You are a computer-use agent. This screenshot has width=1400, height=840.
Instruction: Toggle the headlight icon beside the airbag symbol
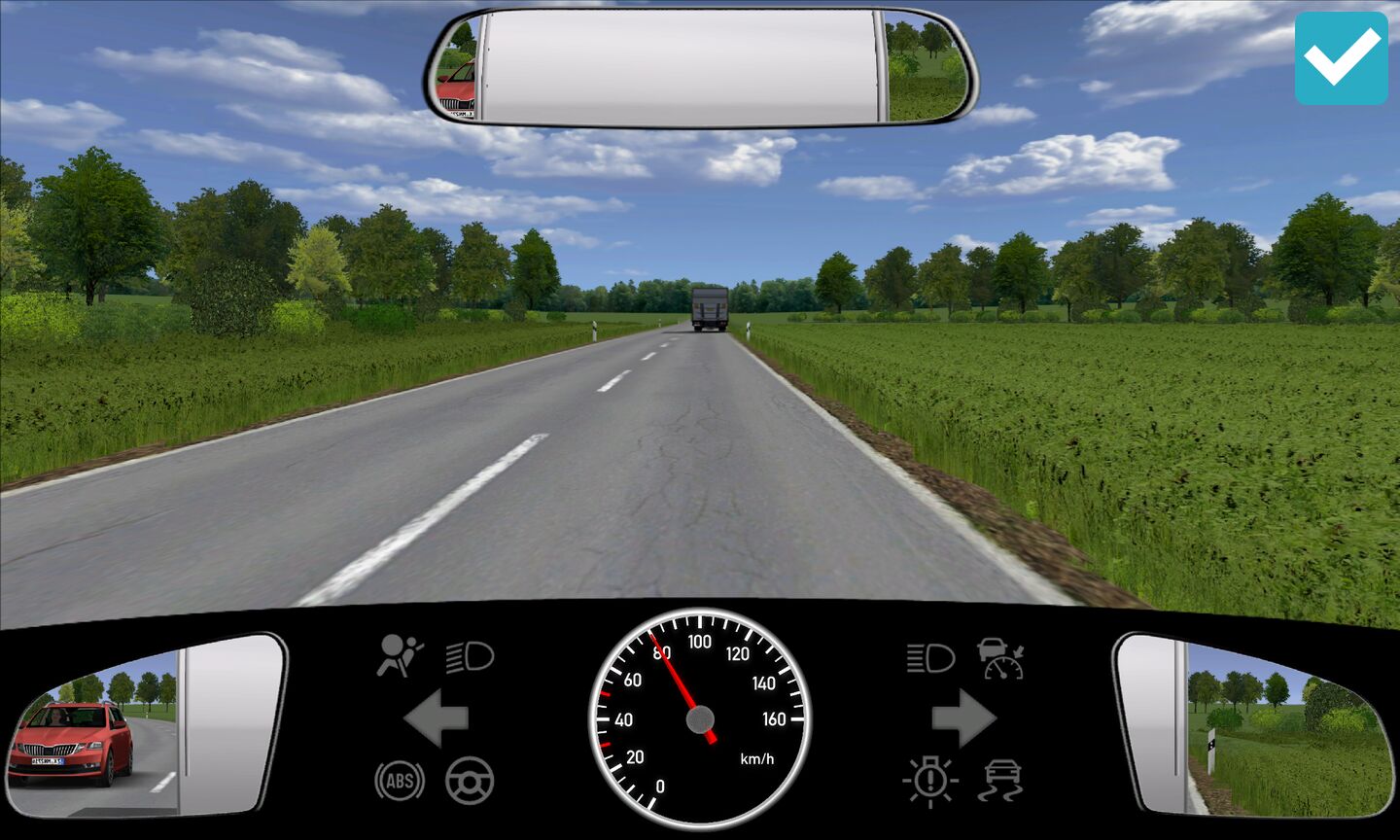(471, 657)
